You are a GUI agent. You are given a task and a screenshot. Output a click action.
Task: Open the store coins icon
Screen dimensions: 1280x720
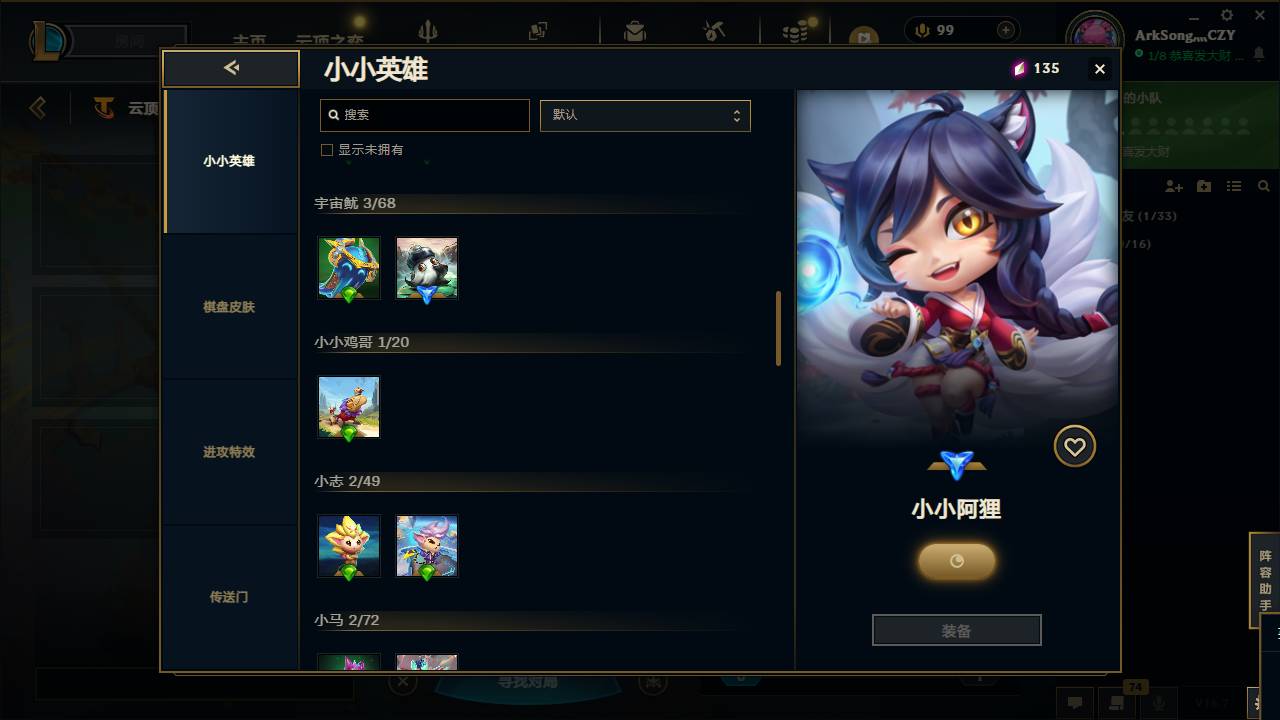[x=794, y=32]
